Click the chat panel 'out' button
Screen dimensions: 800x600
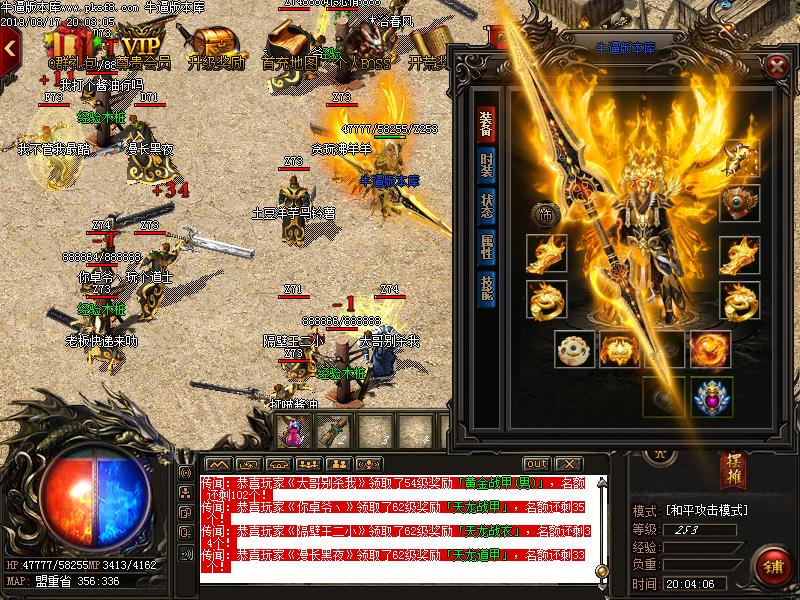point(537,464)
